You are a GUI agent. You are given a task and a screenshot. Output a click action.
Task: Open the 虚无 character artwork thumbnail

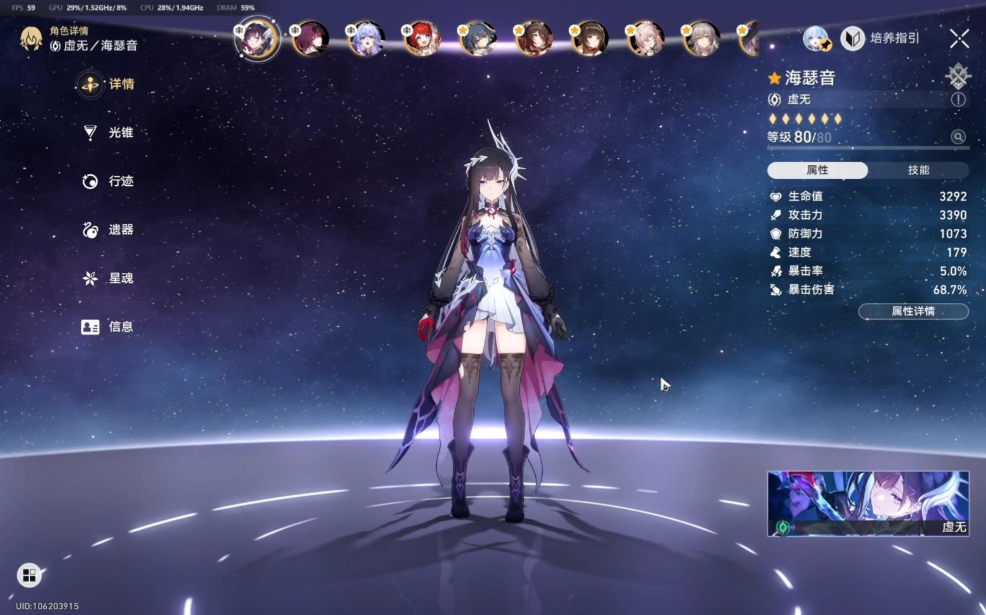point(867,504)
